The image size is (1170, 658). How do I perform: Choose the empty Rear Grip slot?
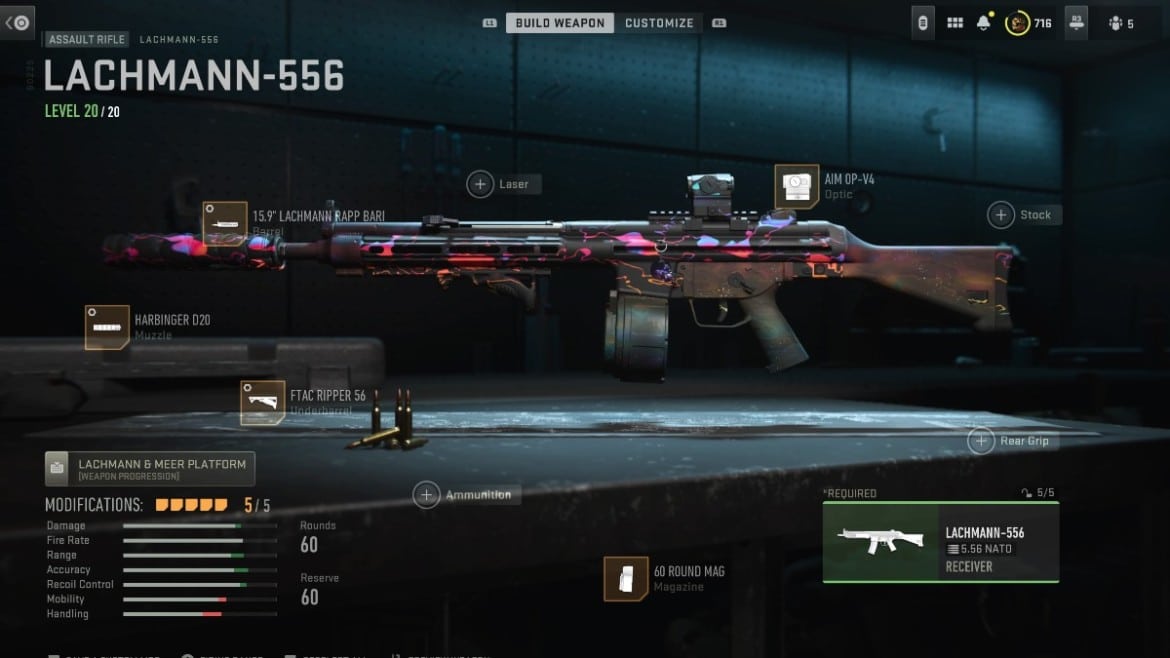980,441
